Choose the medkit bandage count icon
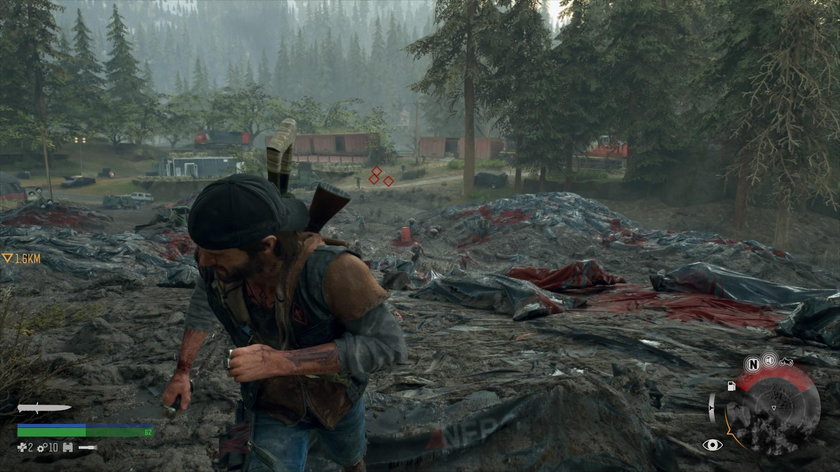840x472 pixels. point(22,446)
